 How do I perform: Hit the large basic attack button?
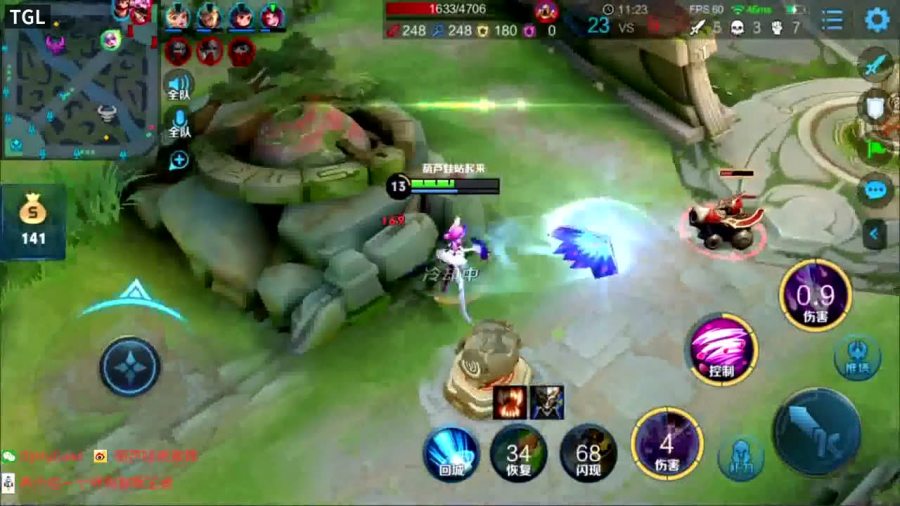tap(816, 432)
